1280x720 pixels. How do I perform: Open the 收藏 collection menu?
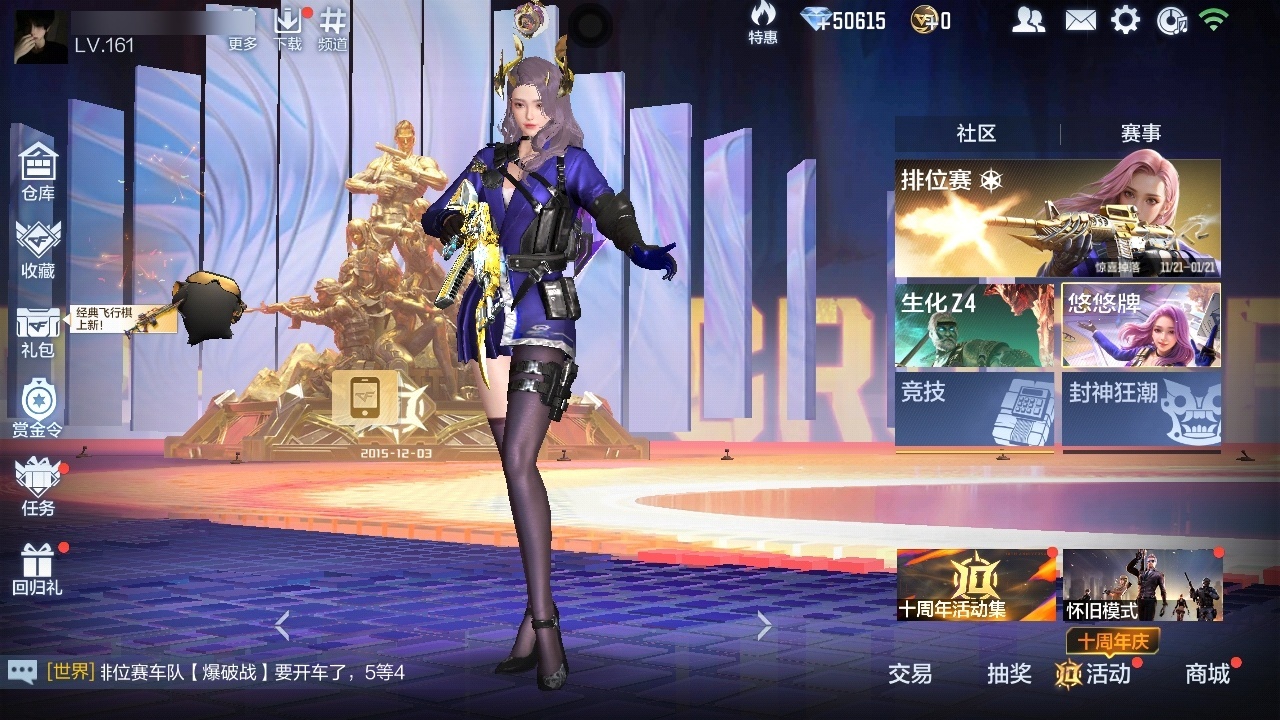tap(38, 250)
